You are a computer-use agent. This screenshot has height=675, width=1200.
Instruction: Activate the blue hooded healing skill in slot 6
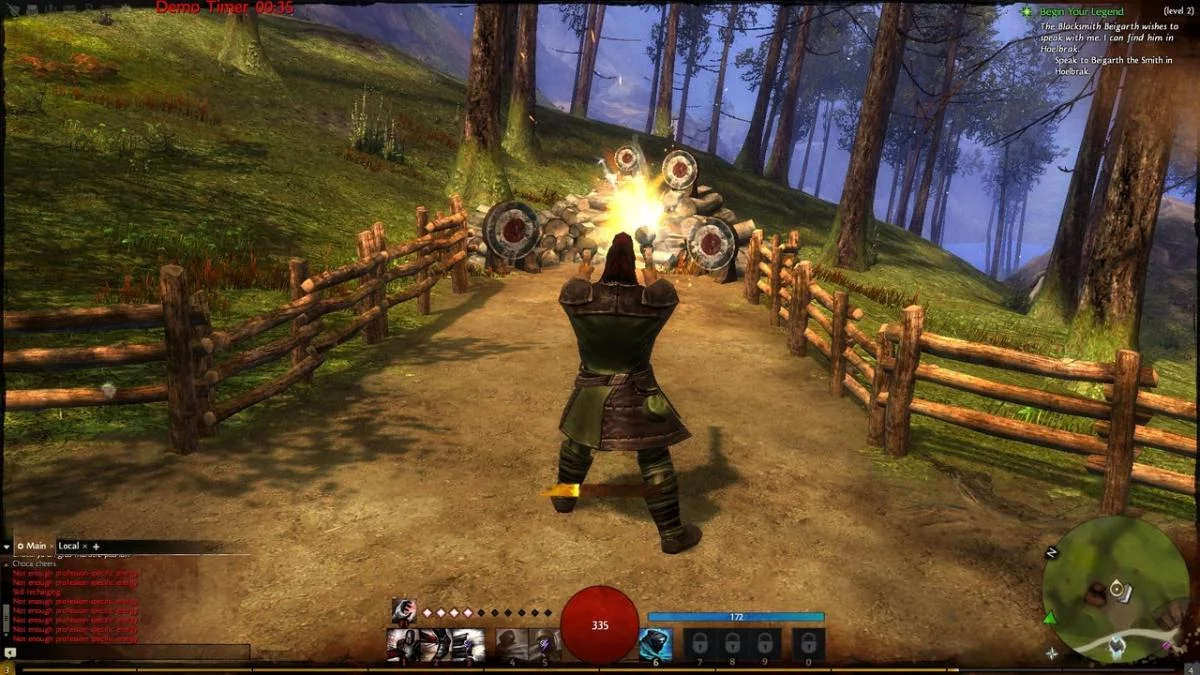[655, 644]
